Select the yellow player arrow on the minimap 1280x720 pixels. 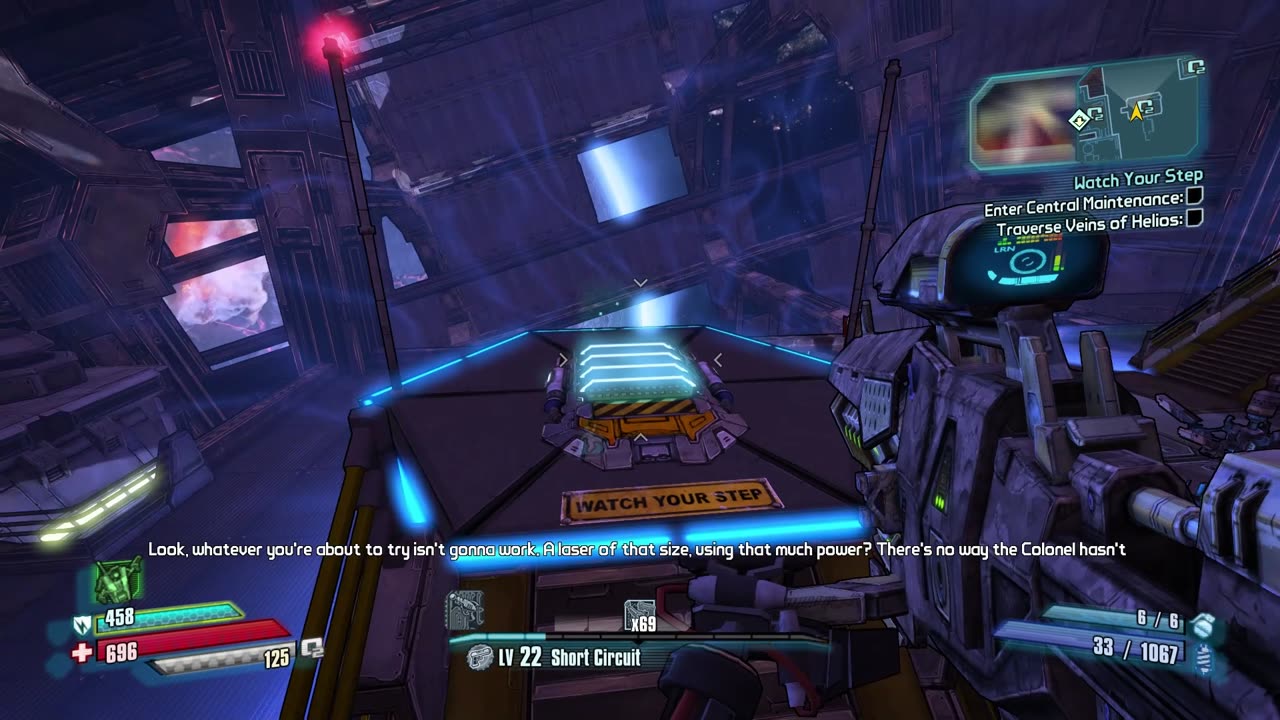(x=1136, y=112)
